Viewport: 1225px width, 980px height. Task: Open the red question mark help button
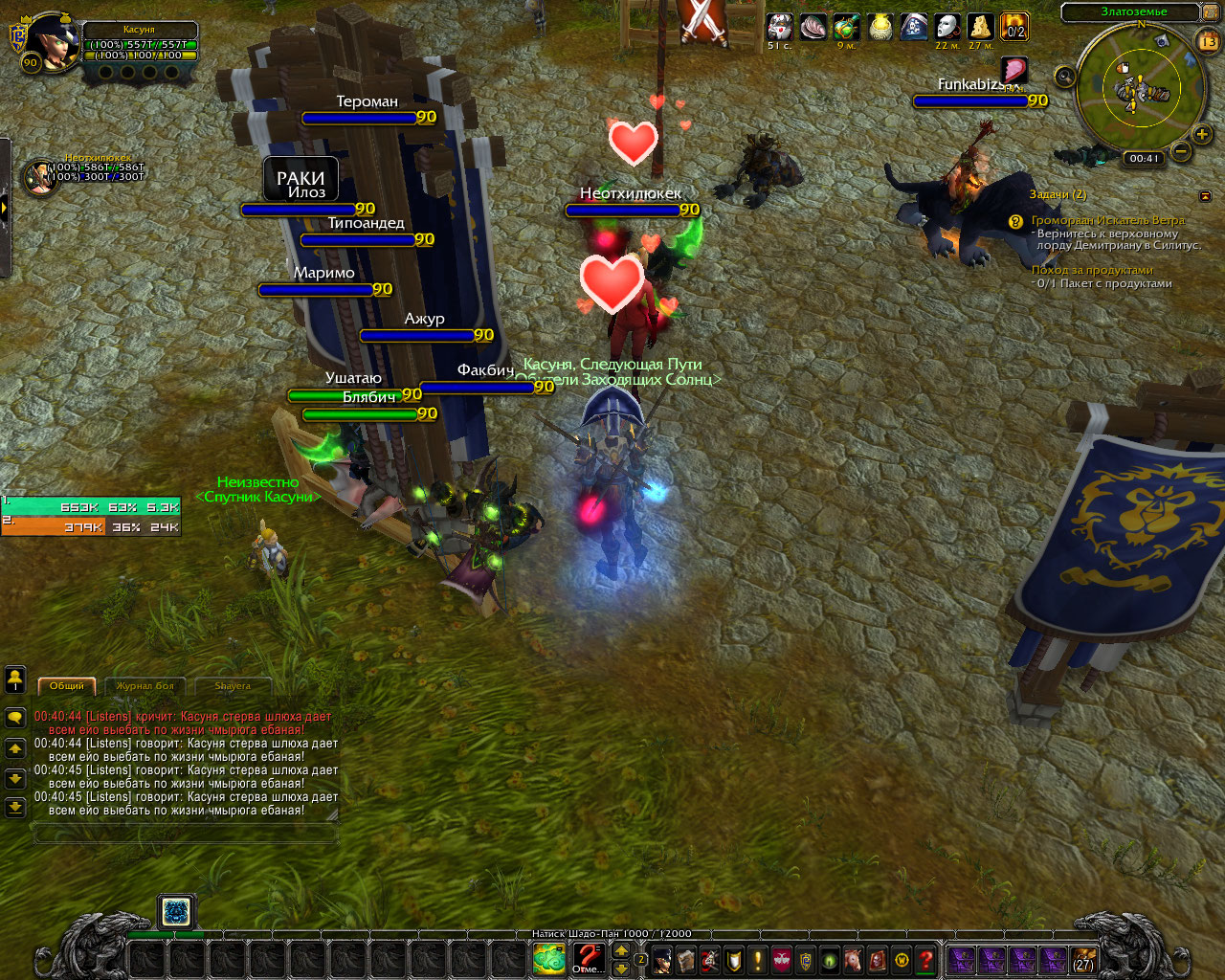click(925, 959)
